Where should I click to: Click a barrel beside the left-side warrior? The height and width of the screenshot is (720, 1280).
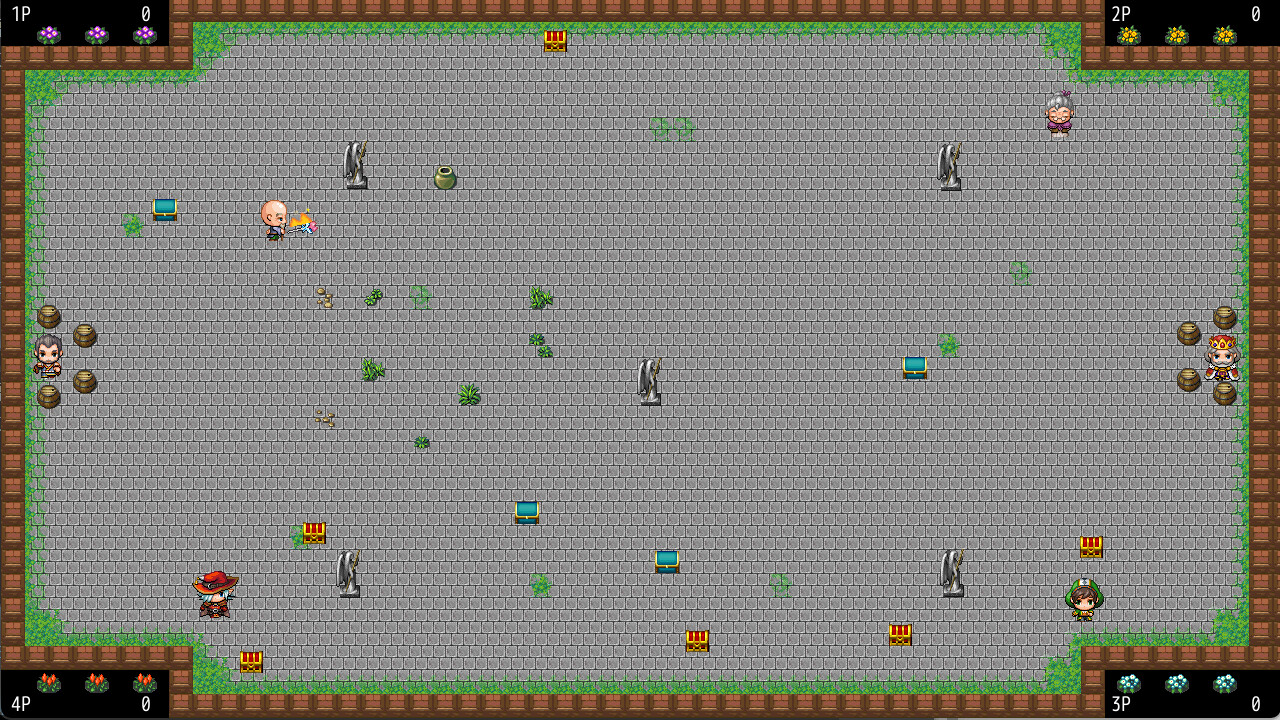pos(85,337)
